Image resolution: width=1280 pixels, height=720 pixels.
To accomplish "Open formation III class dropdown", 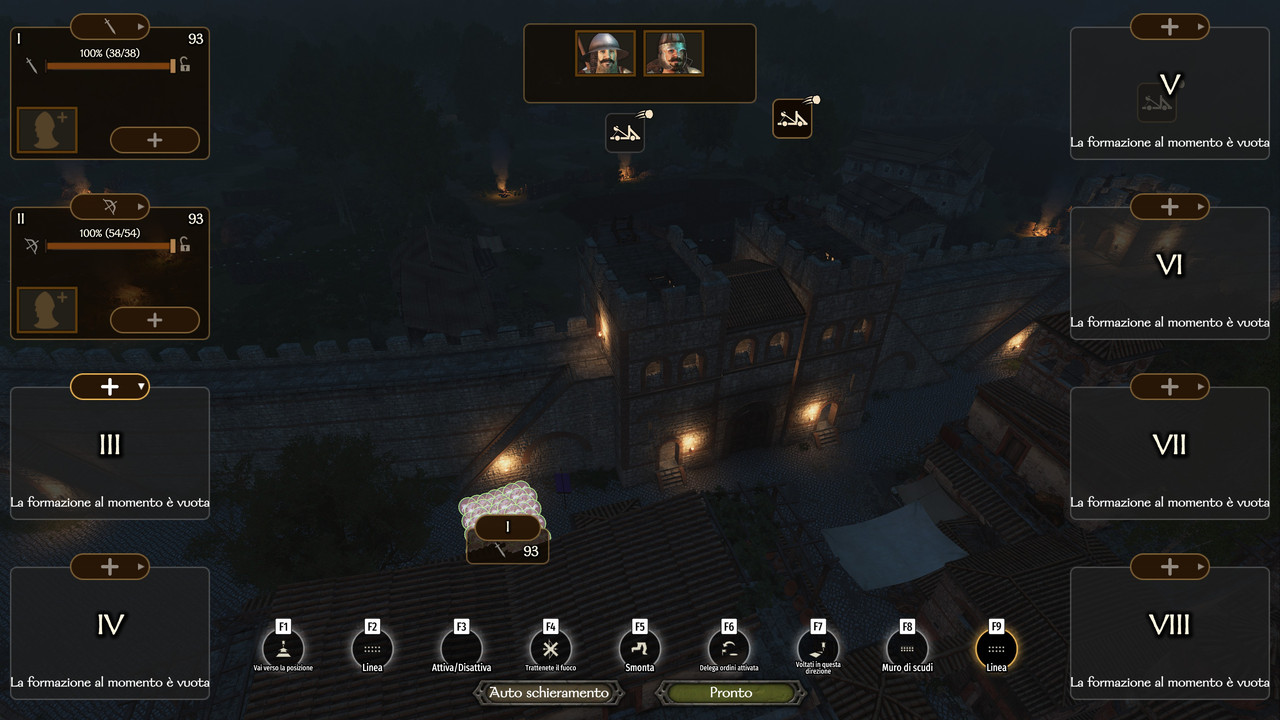I will pos(110,386).
